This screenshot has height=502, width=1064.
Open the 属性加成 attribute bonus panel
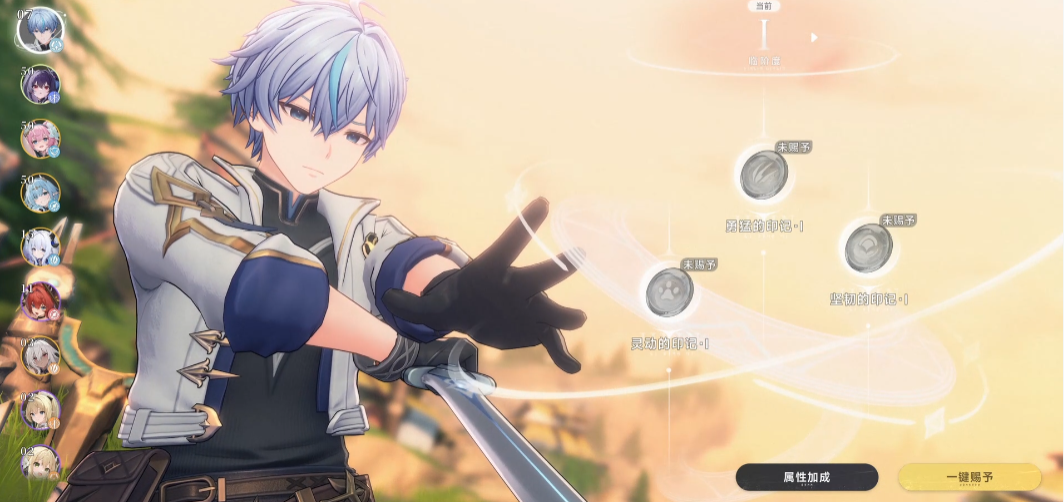[x=806, y=477]
